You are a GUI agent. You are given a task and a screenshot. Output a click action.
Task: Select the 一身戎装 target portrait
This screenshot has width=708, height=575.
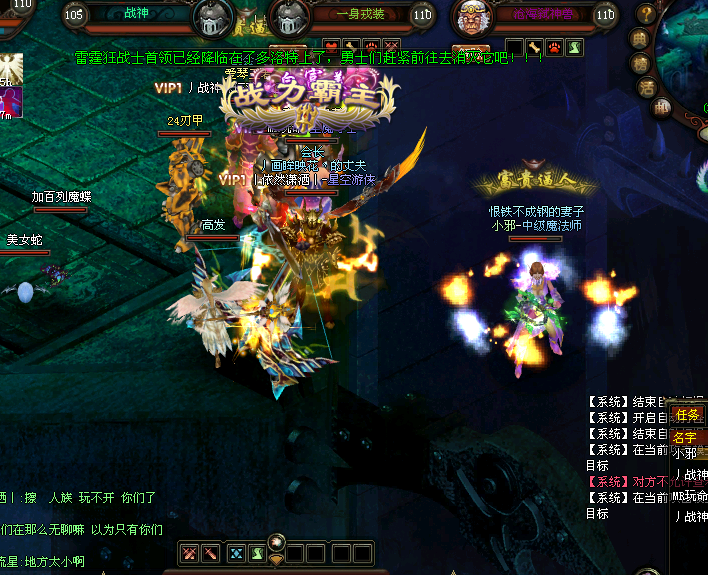(x=291, y=18)
